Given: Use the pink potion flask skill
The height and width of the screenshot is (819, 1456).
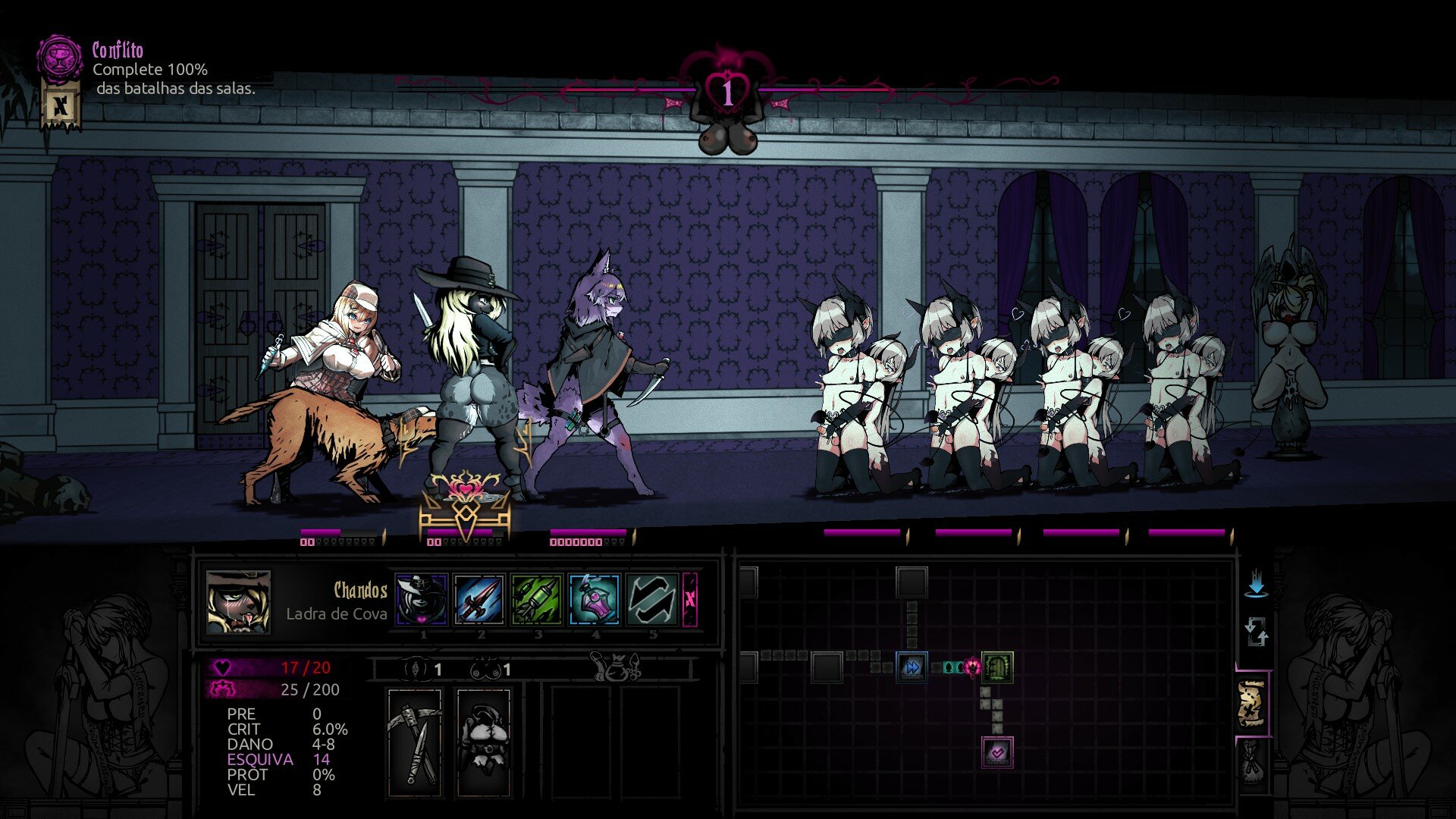Looking at the screenshot, I should coord(595,599).
